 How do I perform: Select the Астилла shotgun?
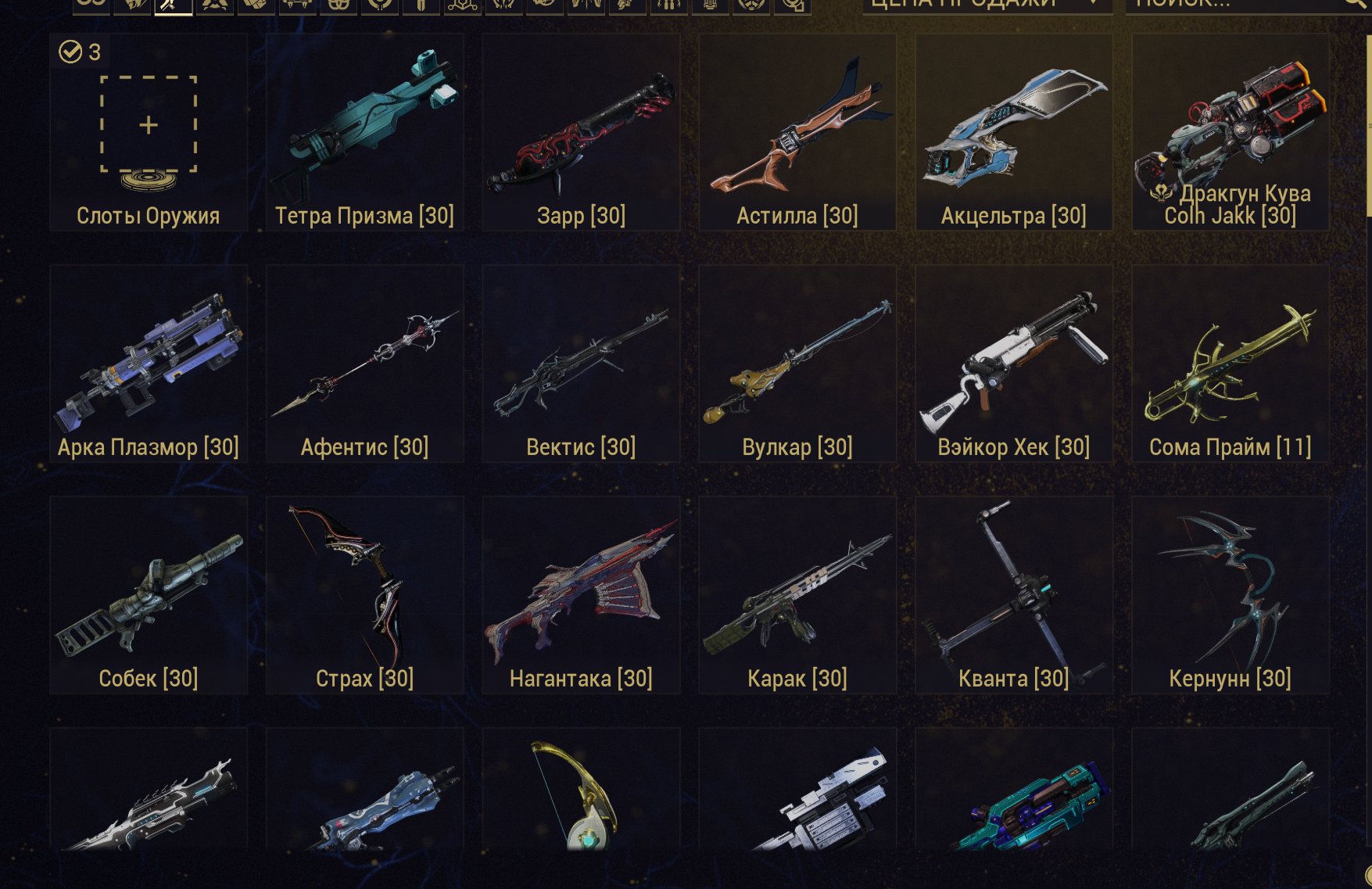pos(797,131)
